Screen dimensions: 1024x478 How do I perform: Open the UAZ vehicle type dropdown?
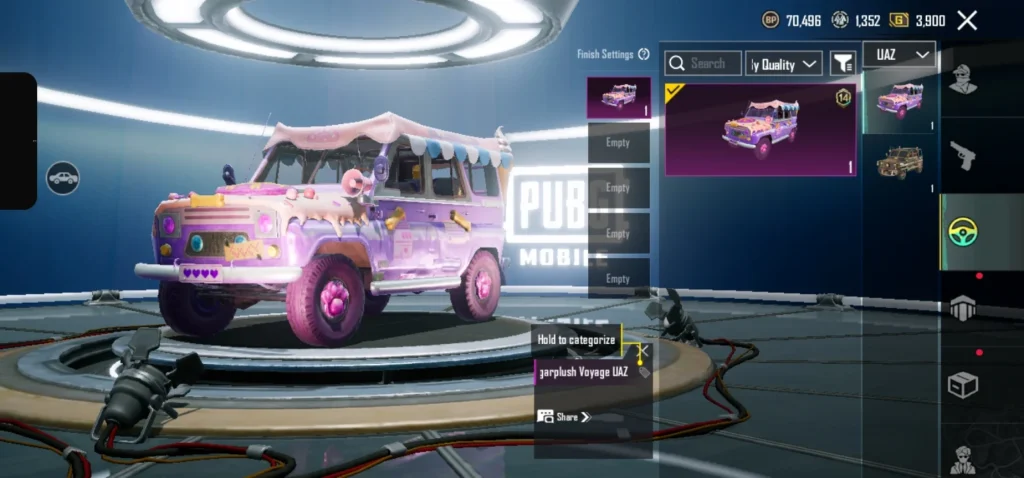tap(899, 54)
